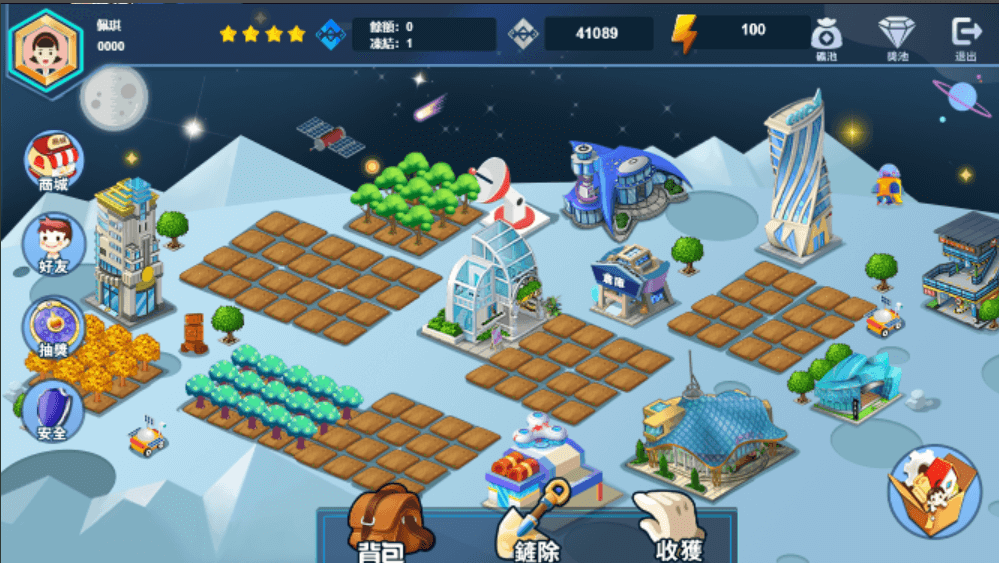
Task: Open the 商城 shop button
Action: click(x=54, y=160)
